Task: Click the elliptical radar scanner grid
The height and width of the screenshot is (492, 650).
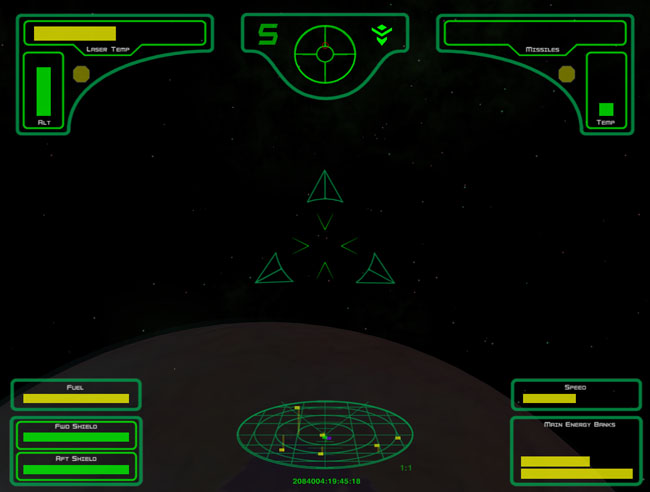Action: click(324, 435)
